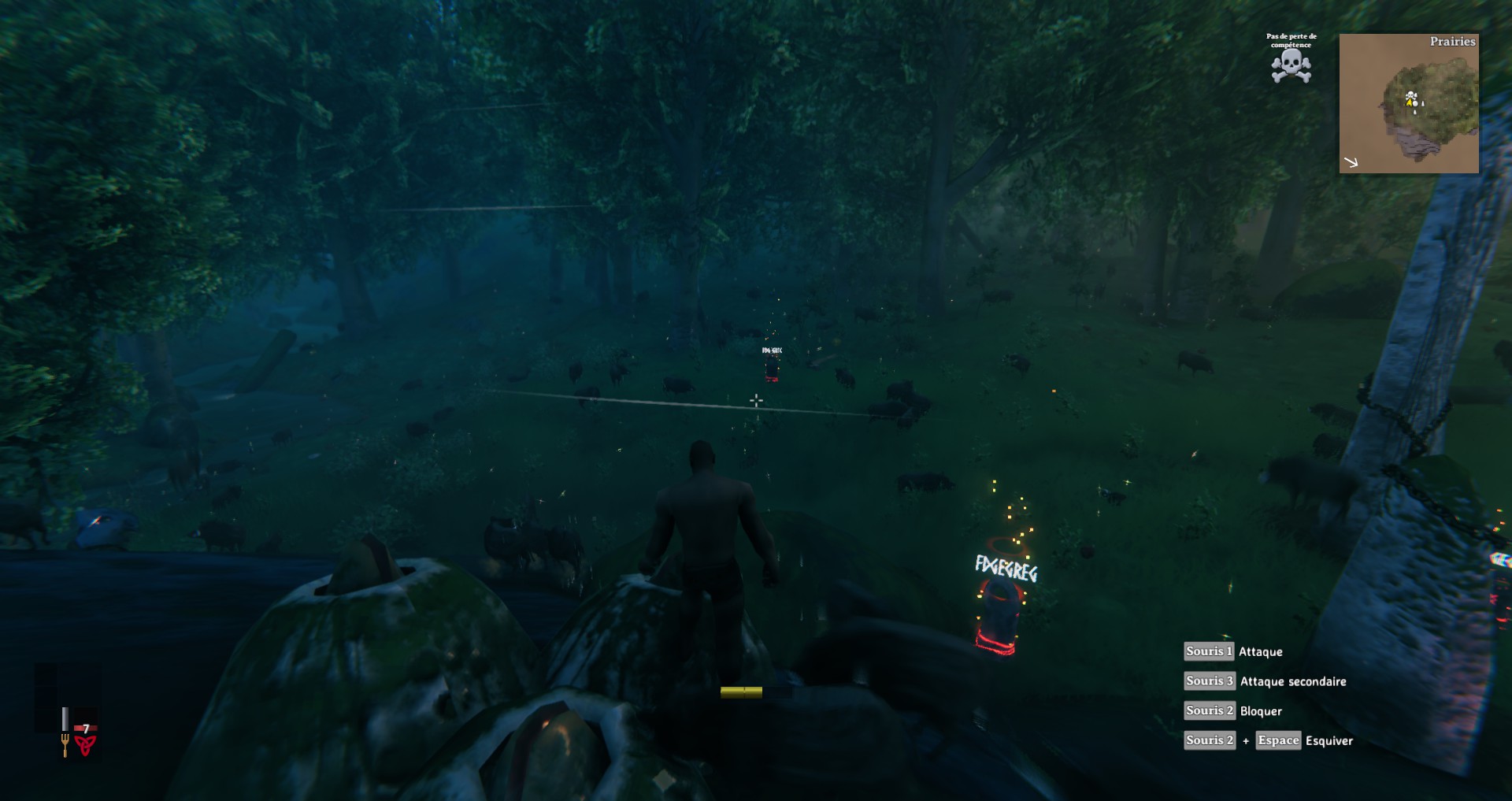Click the red triquetra health icon
This screenshot has height=801, width=1512.
[85, 744]
